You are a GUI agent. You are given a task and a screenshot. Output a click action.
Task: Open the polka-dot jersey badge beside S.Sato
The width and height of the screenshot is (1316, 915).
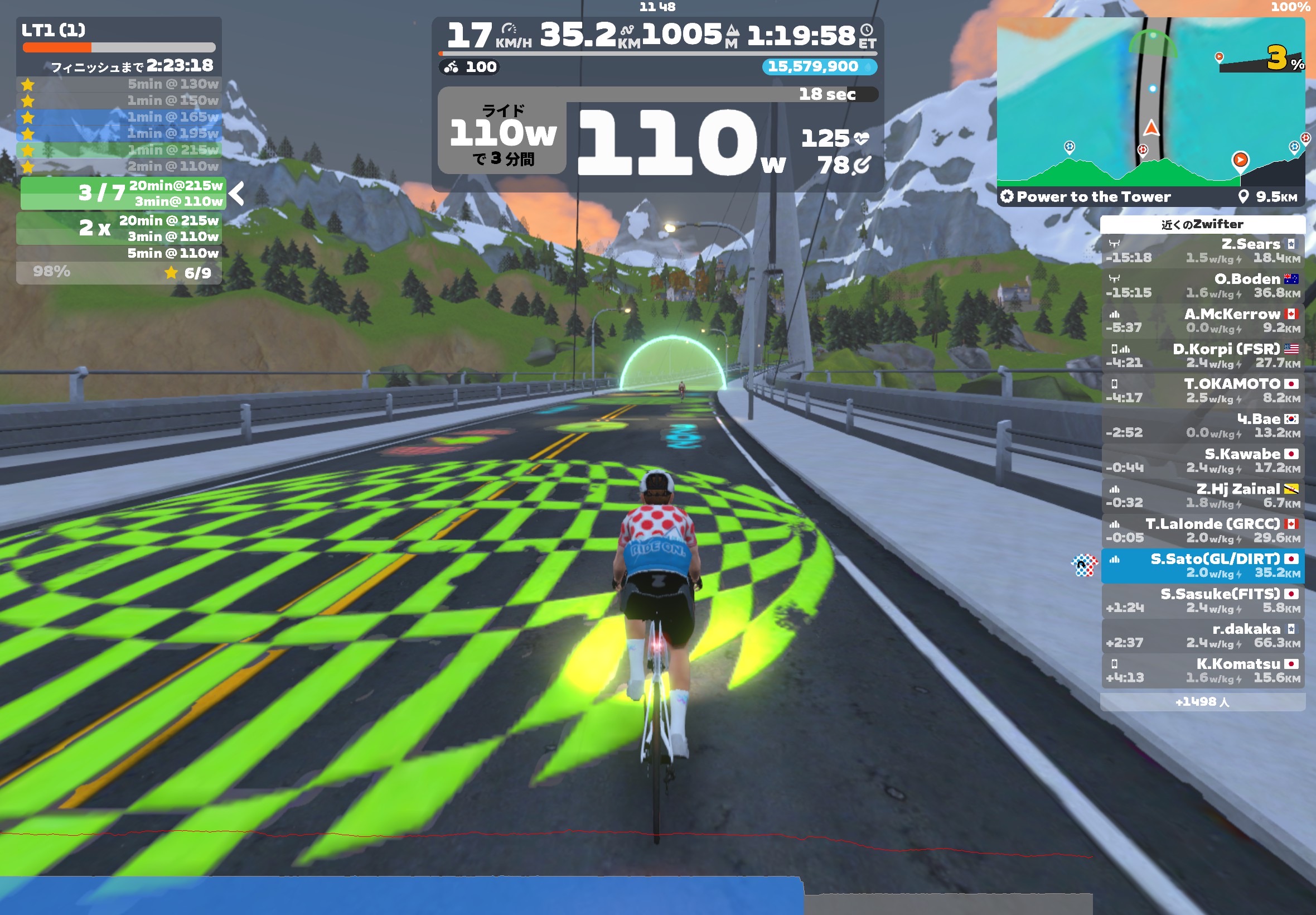pyautogui.click(x=1084, y=565)
